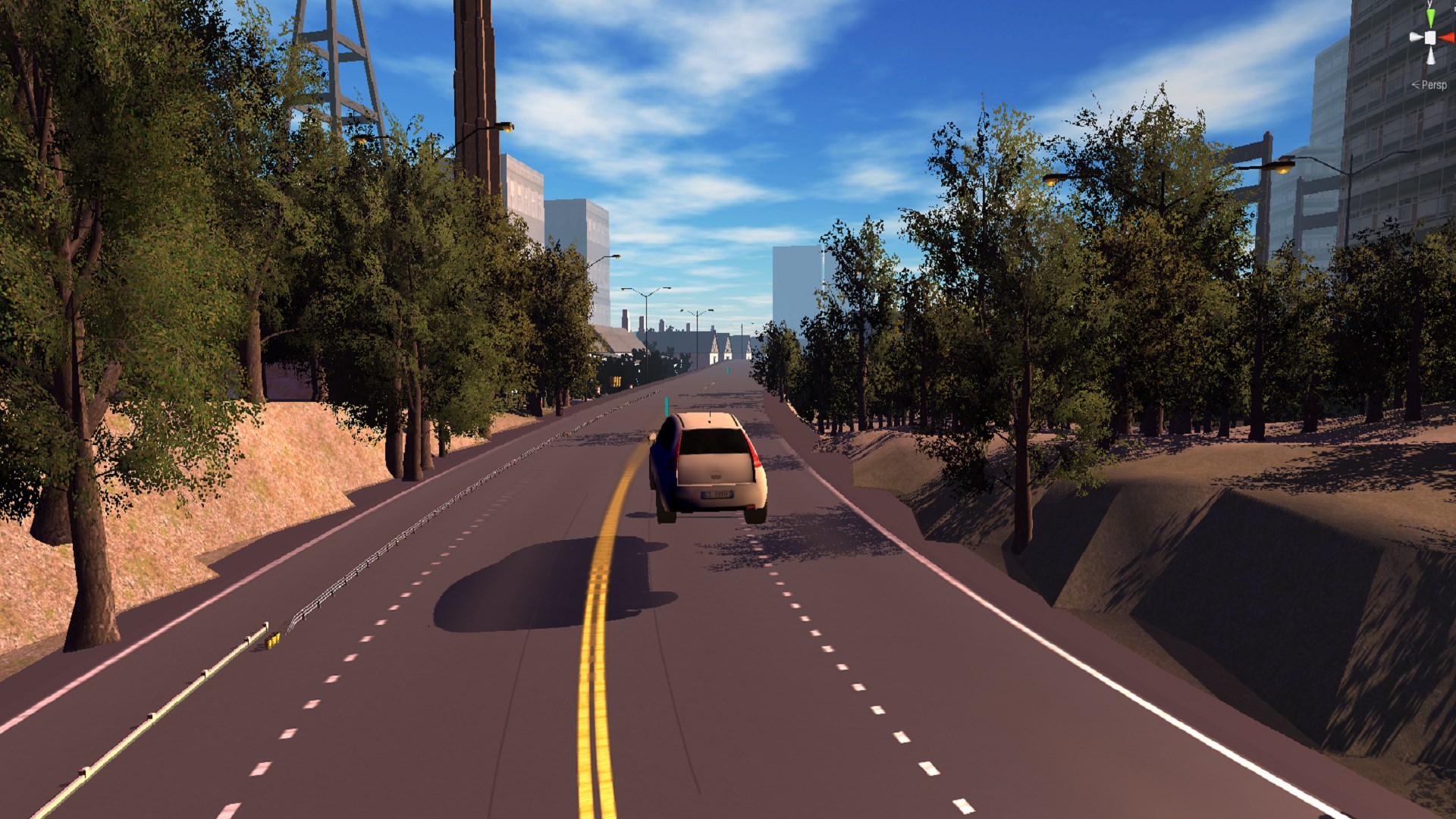Click the small arrow beside the Persp label

click(x=1416, y=84)
